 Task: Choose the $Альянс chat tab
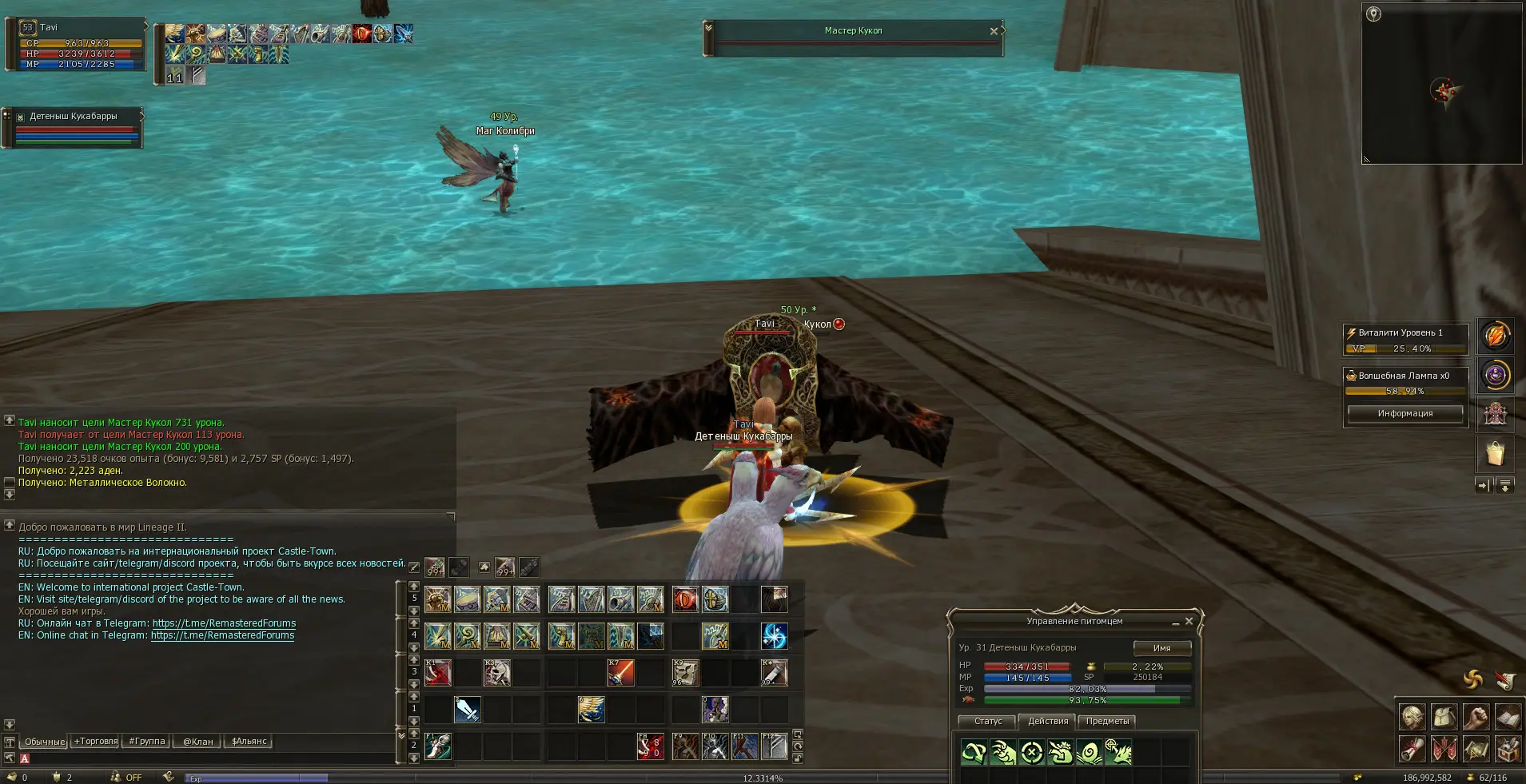coord(249,742)
